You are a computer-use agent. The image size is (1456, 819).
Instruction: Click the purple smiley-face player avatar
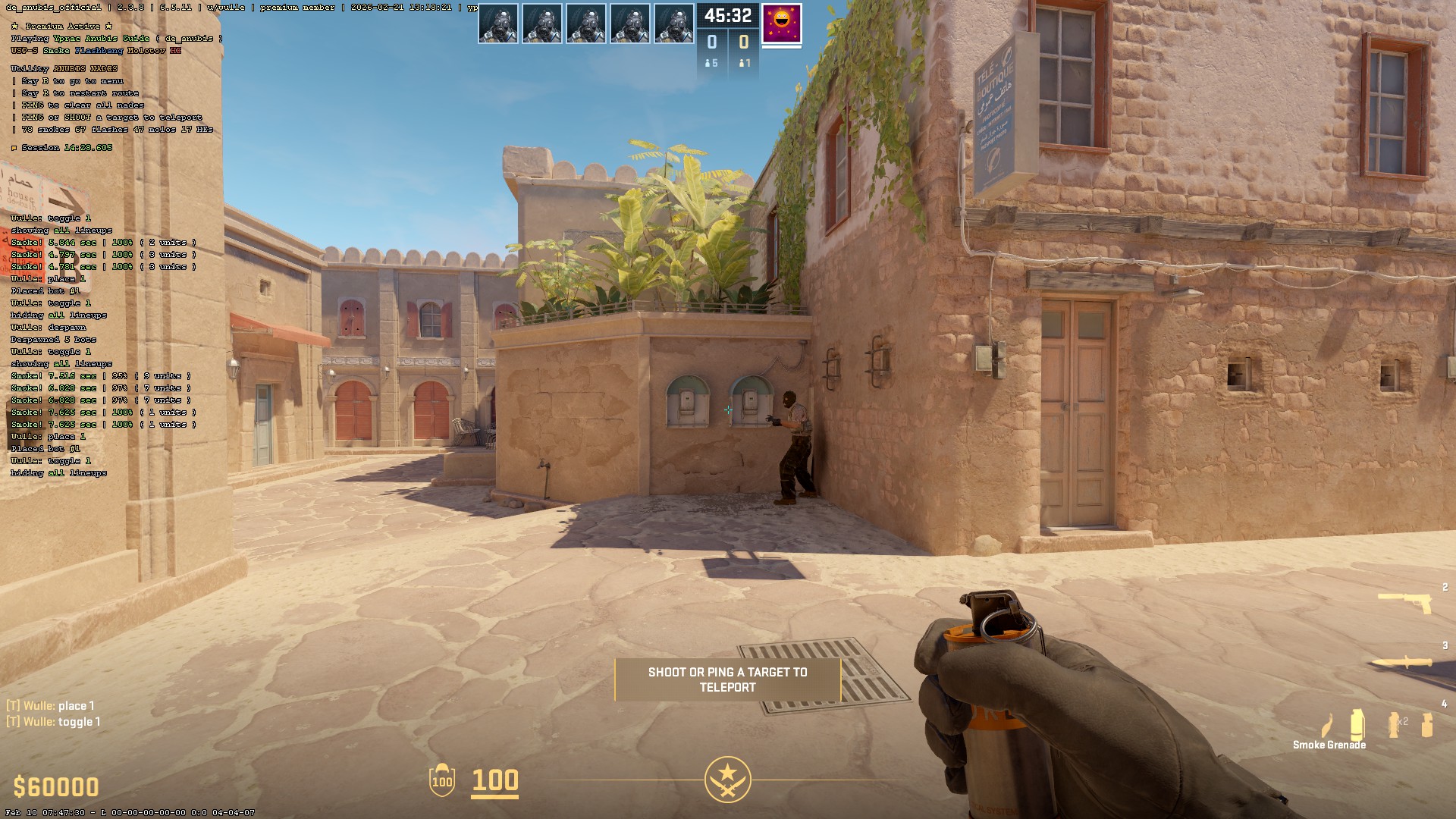click(x=781, y=23)
